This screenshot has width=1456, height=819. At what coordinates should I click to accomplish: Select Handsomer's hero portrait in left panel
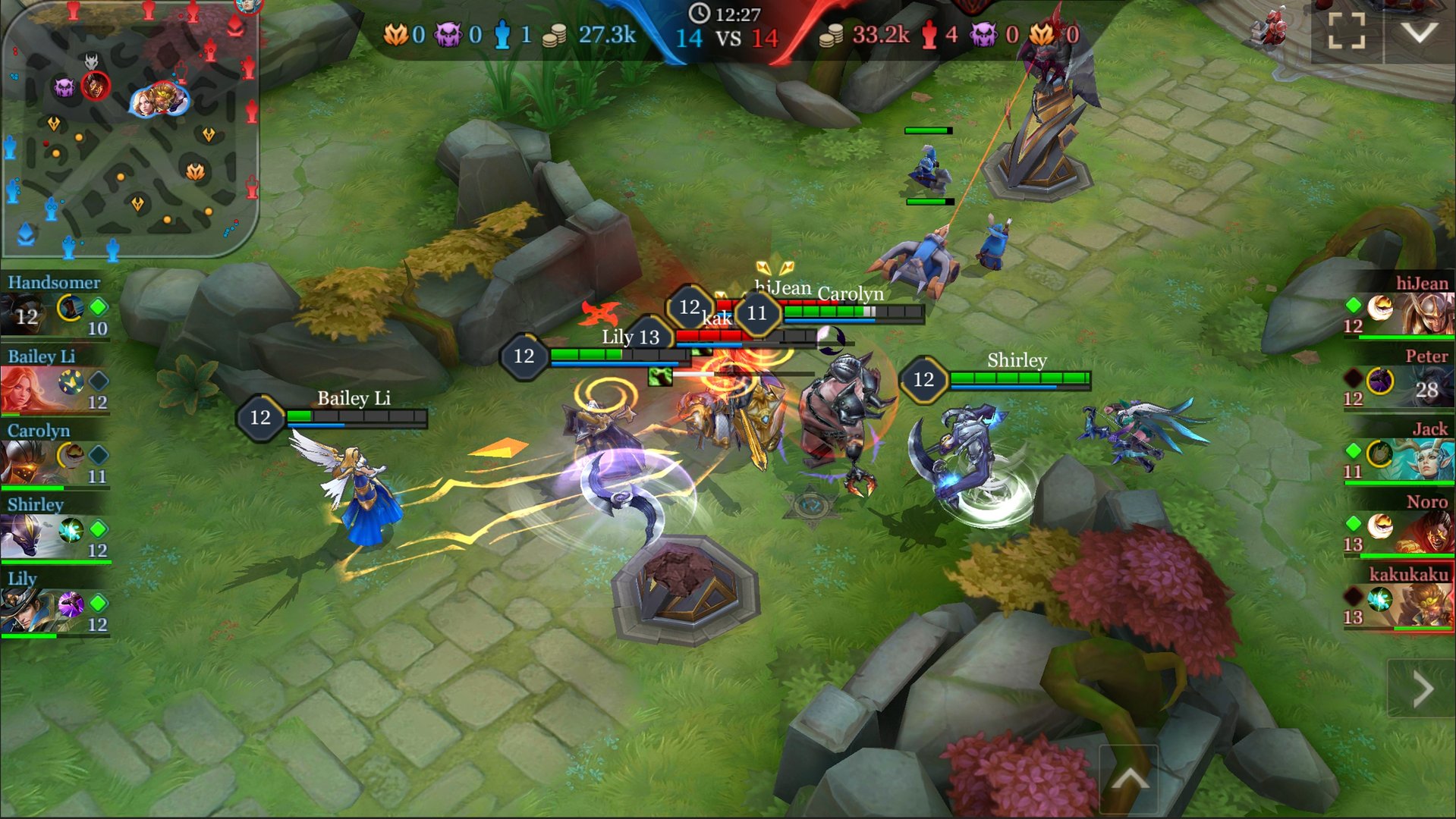(x=27, y=313)
